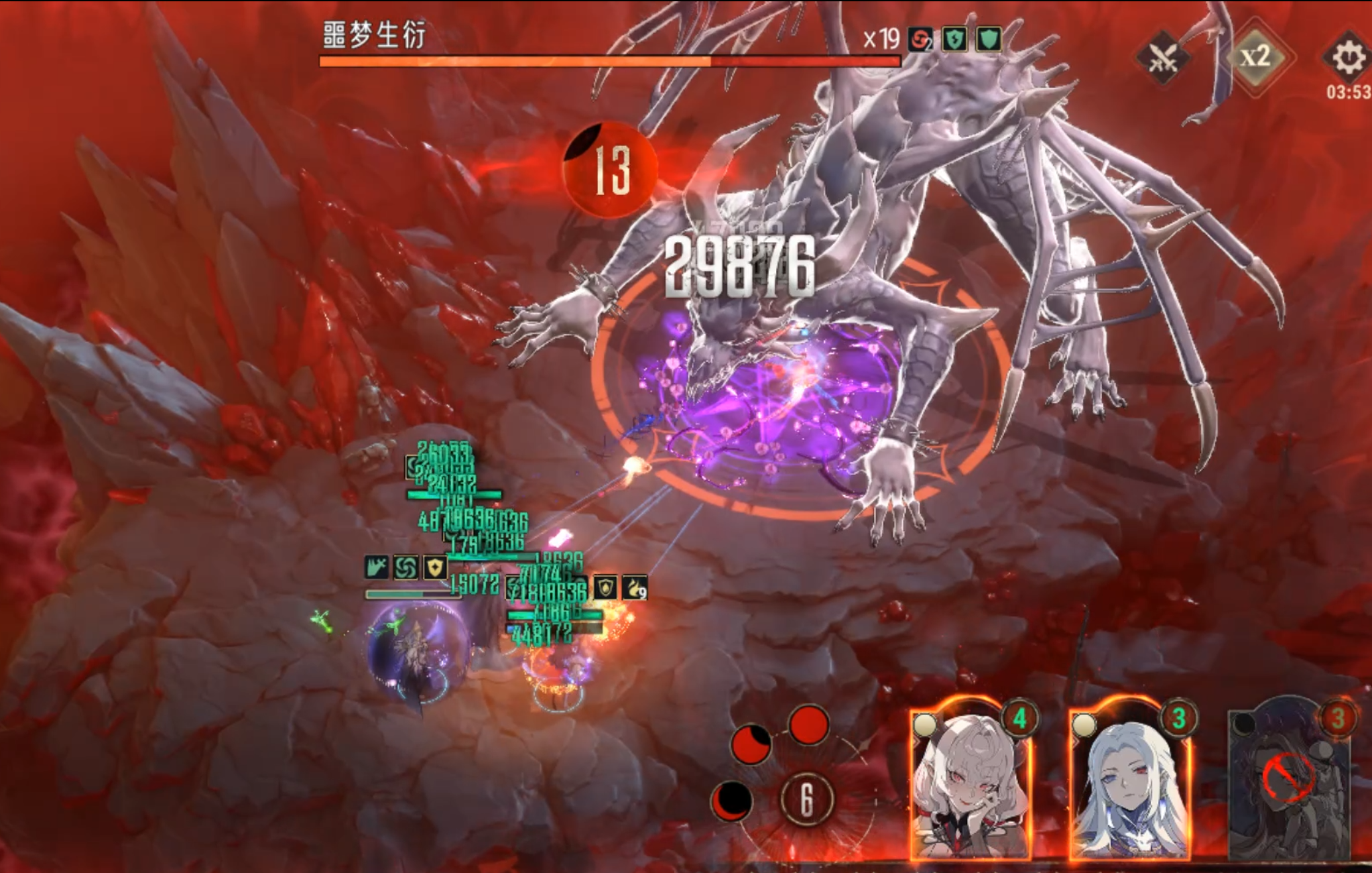Inspect the boss's cracked green shield icon
The image size is (1372, 873).
[954, 39]
